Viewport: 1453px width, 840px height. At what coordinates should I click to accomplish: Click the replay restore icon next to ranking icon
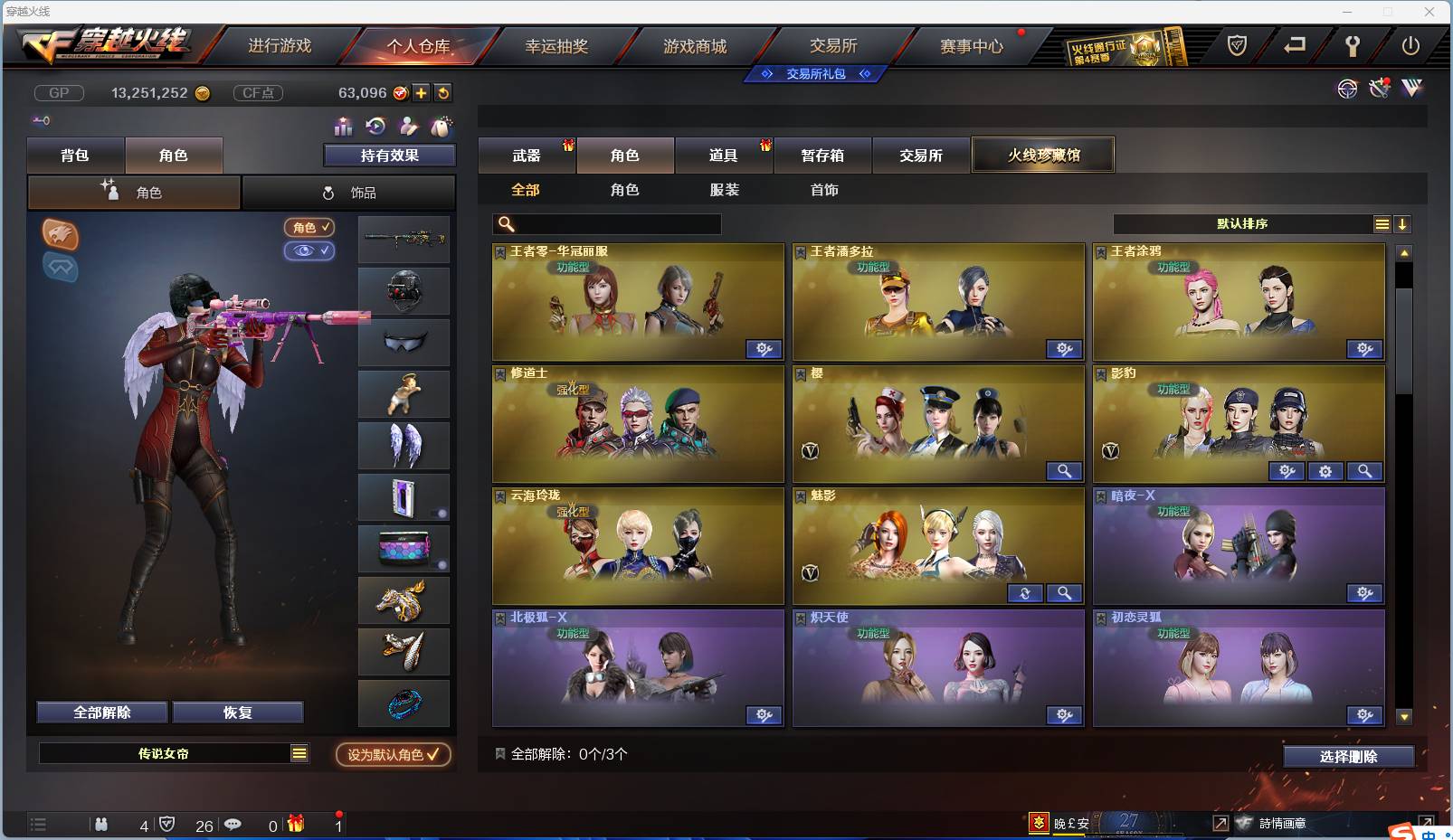click(x=375, y=127)
